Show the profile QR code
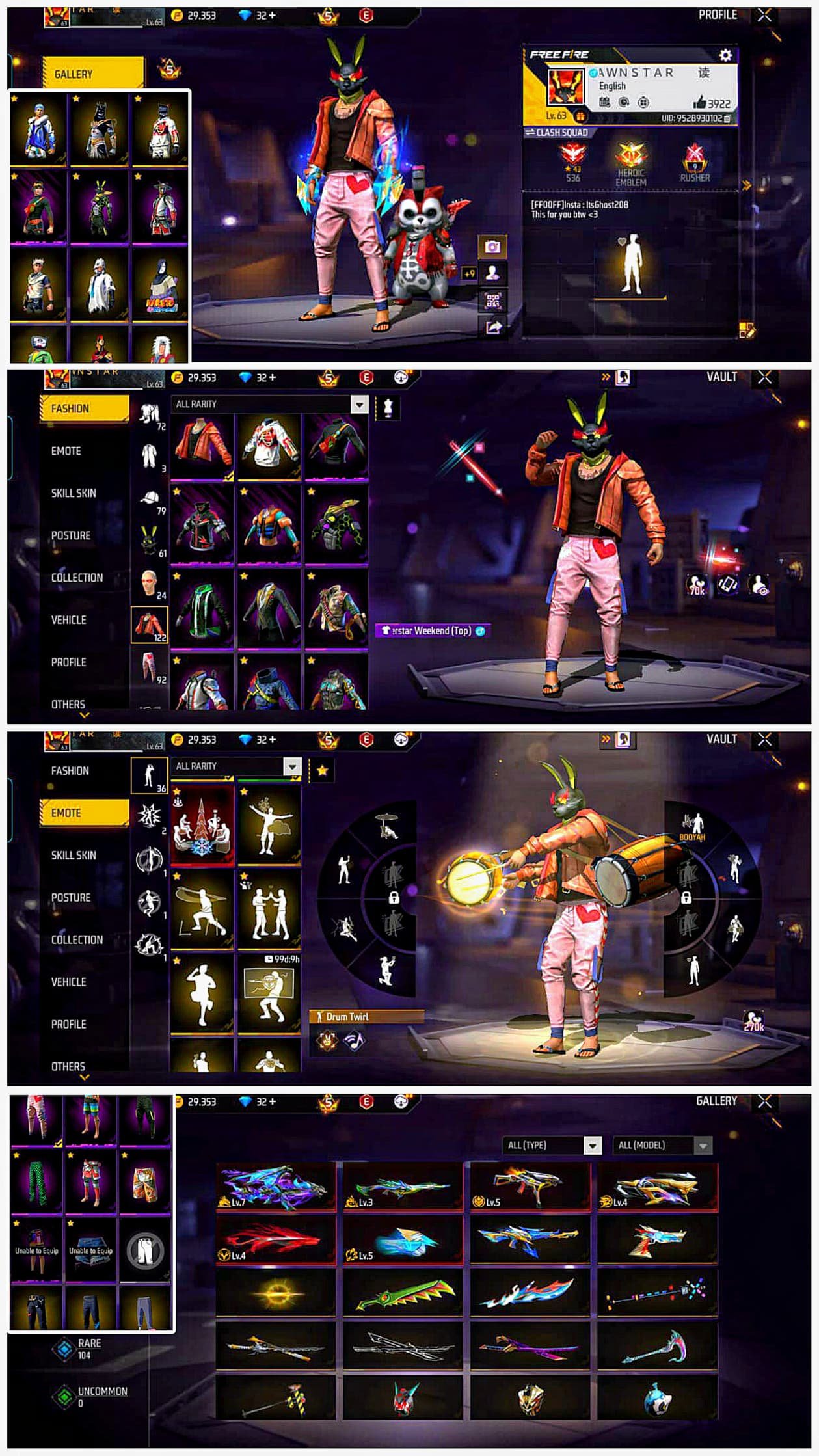819x1456 pixels. point(492,301)
